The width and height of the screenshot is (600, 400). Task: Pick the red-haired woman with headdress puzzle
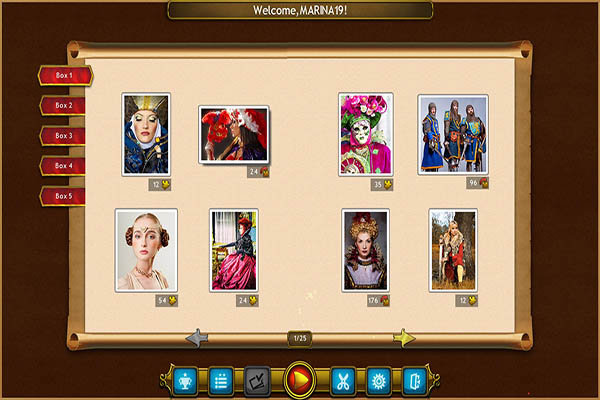pos(365,250)
